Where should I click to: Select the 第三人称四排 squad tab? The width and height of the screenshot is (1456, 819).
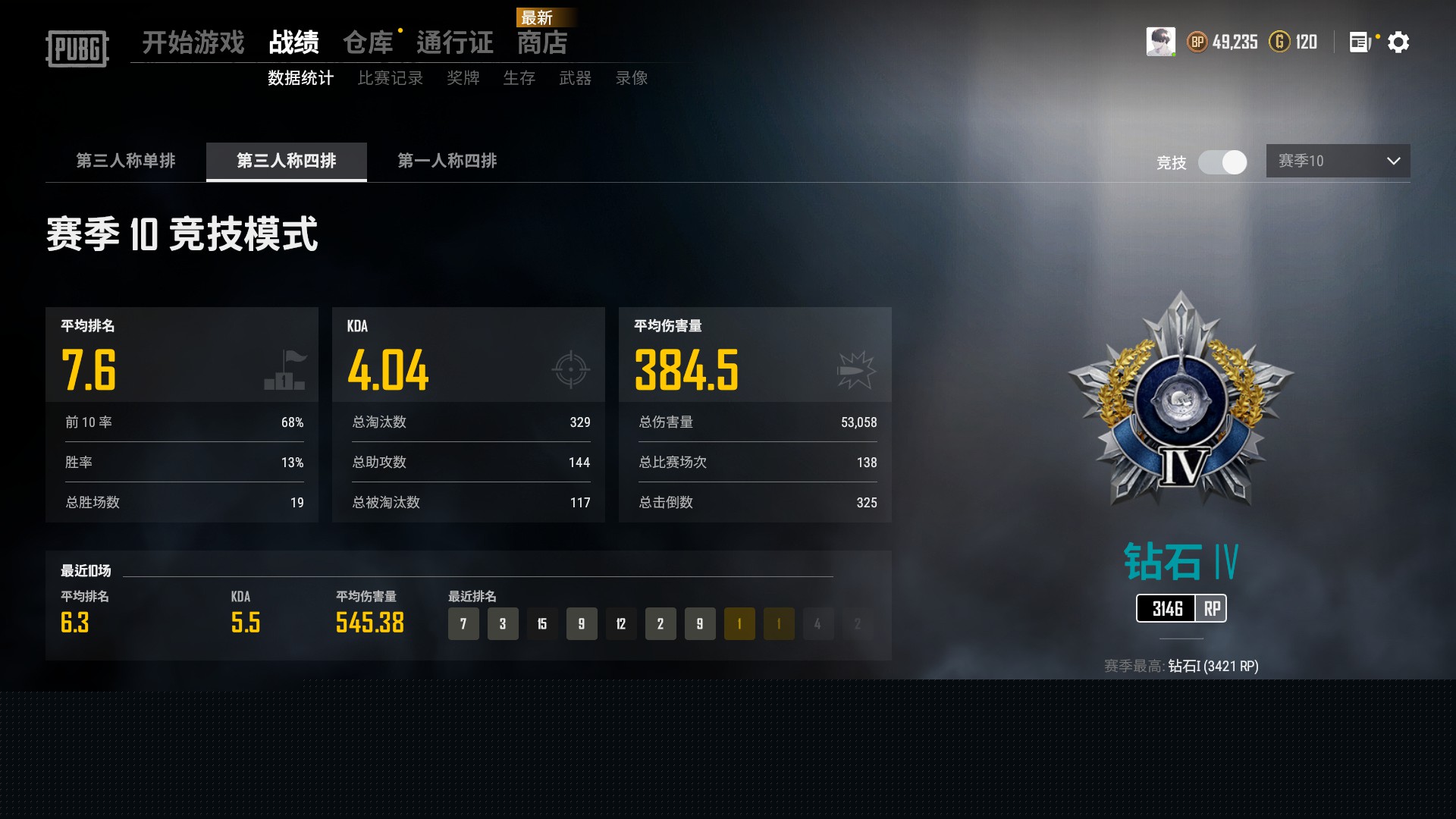pyautogui.click(x=287, y=161)
